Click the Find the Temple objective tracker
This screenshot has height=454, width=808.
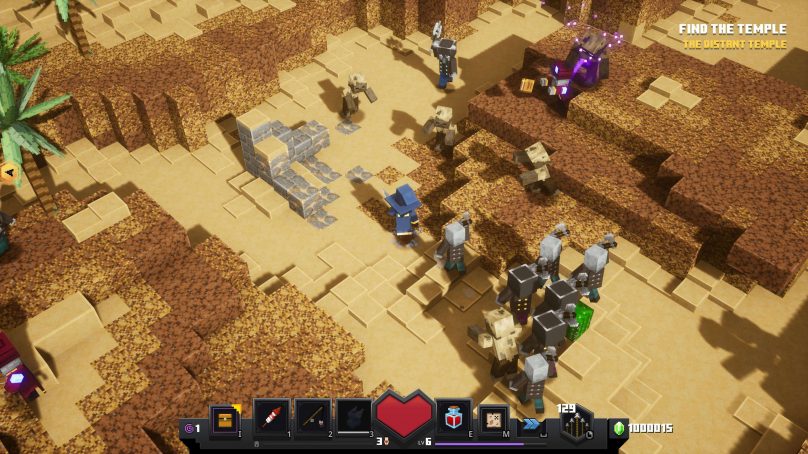click(x=732, y=29)
